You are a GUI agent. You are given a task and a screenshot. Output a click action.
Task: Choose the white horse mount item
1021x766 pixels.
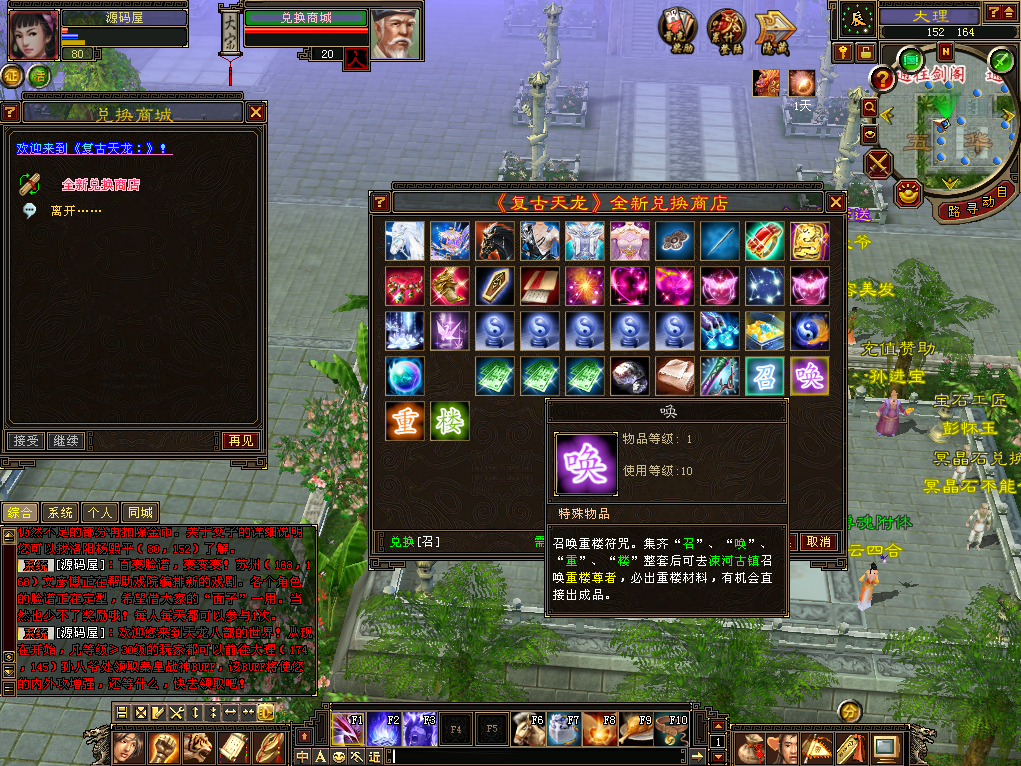pyautogui.click(x=405, y=241)
